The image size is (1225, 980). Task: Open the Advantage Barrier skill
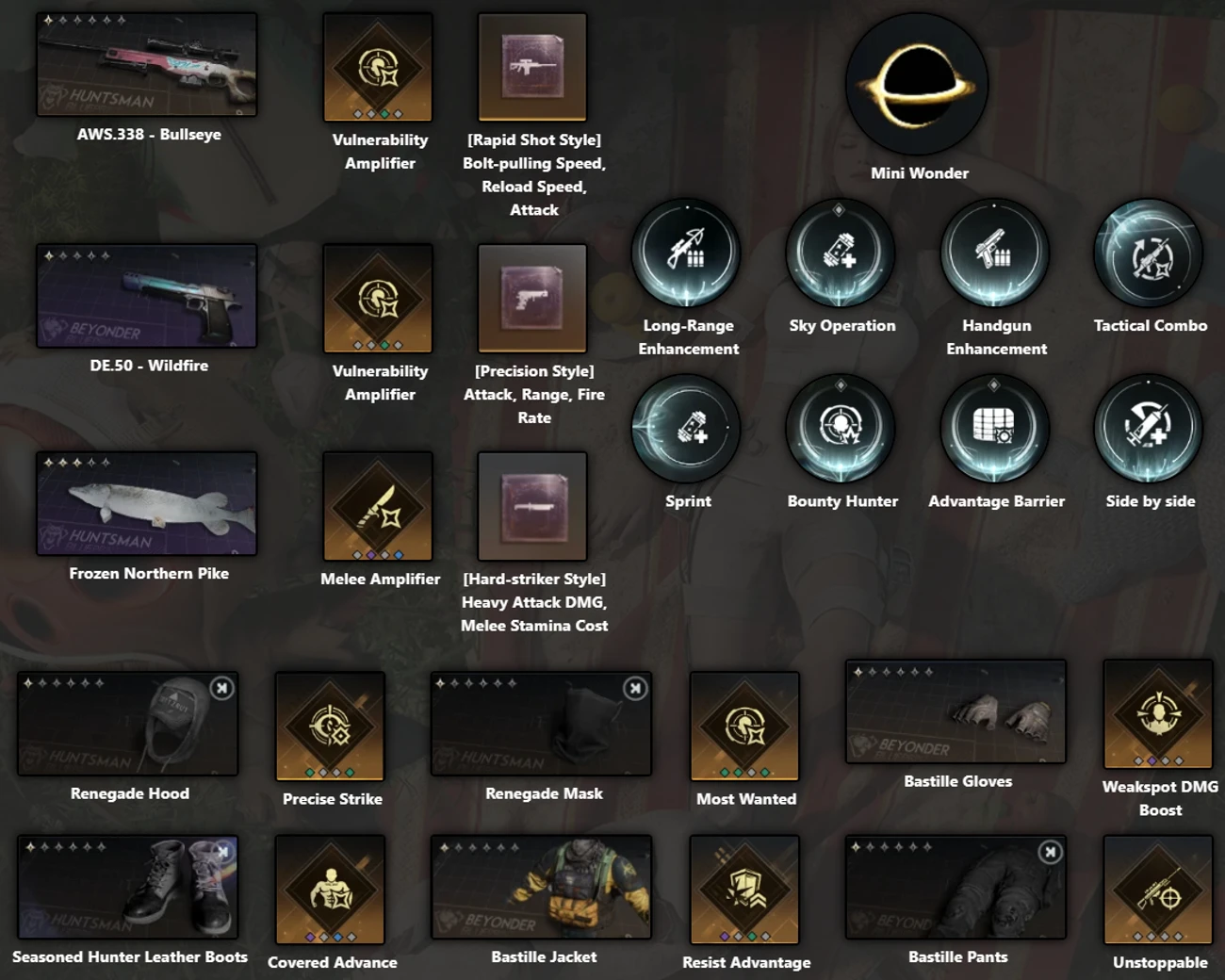[x=995, y=428]
